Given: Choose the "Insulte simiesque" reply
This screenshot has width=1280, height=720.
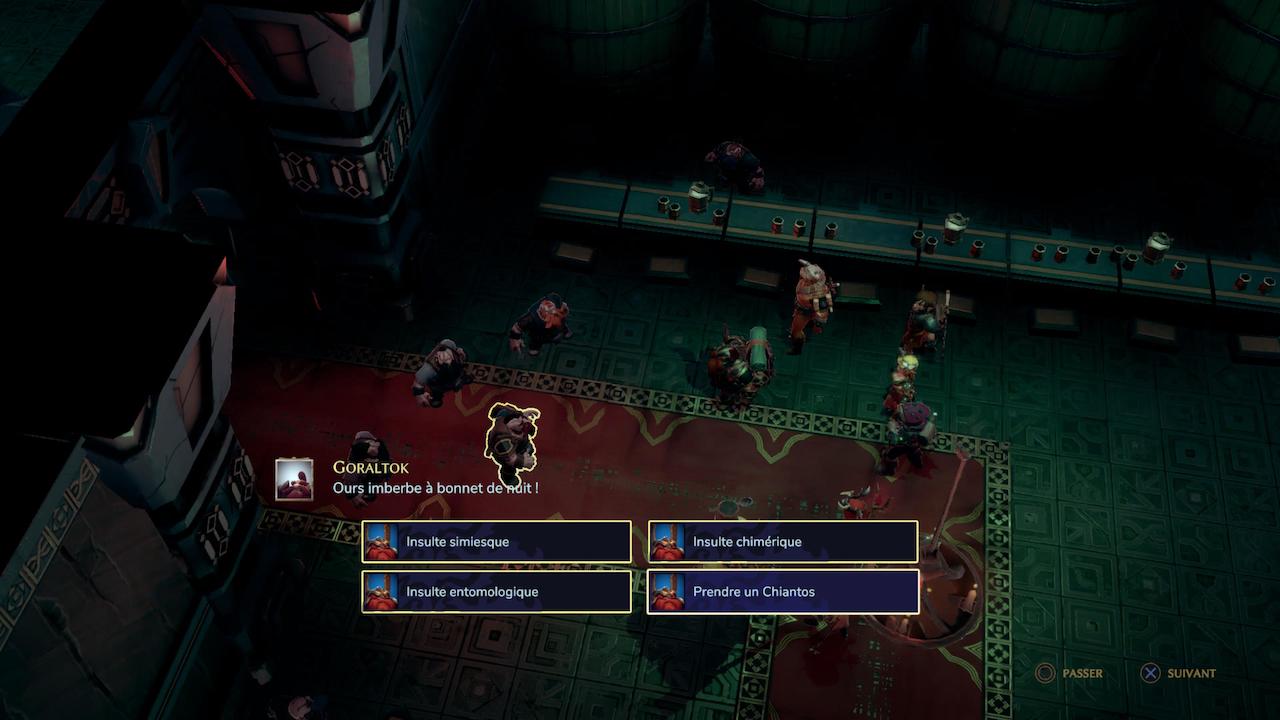Looking at the screenshot, I should 496,542.
